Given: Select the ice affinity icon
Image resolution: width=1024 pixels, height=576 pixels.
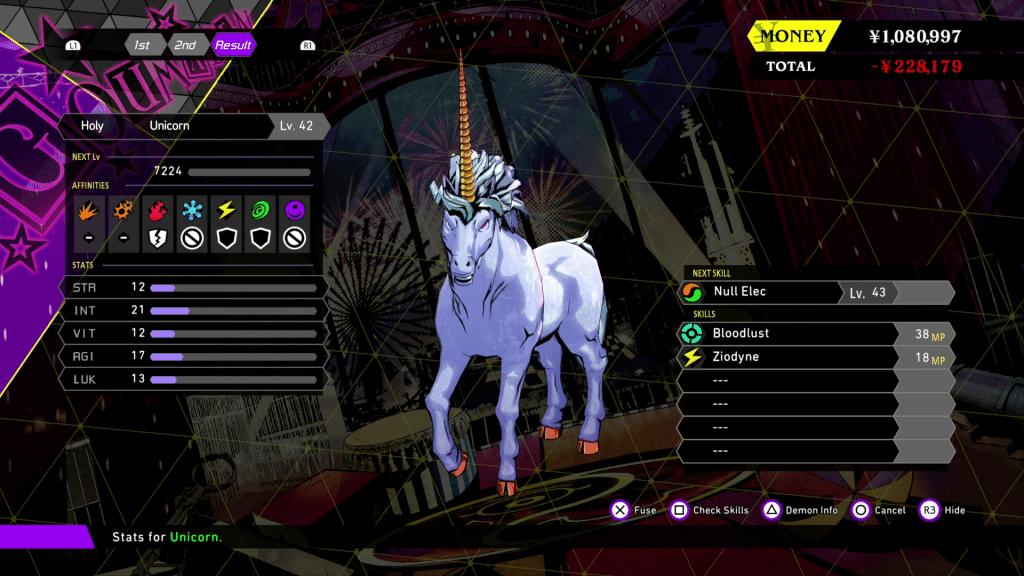Looking at the screenshot, I should (x=192, y=211).
